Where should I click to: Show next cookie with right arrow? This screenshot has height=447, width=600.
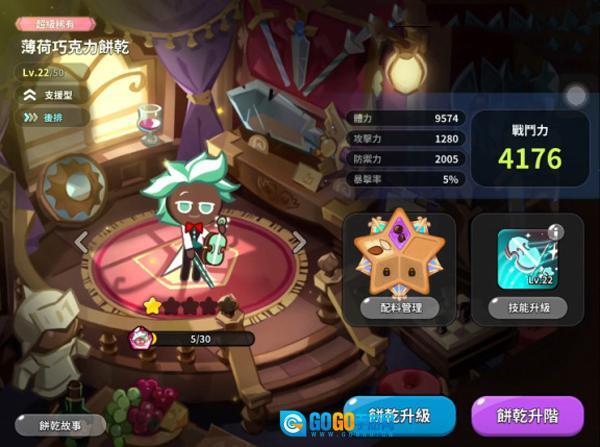(x=297, y=241)
